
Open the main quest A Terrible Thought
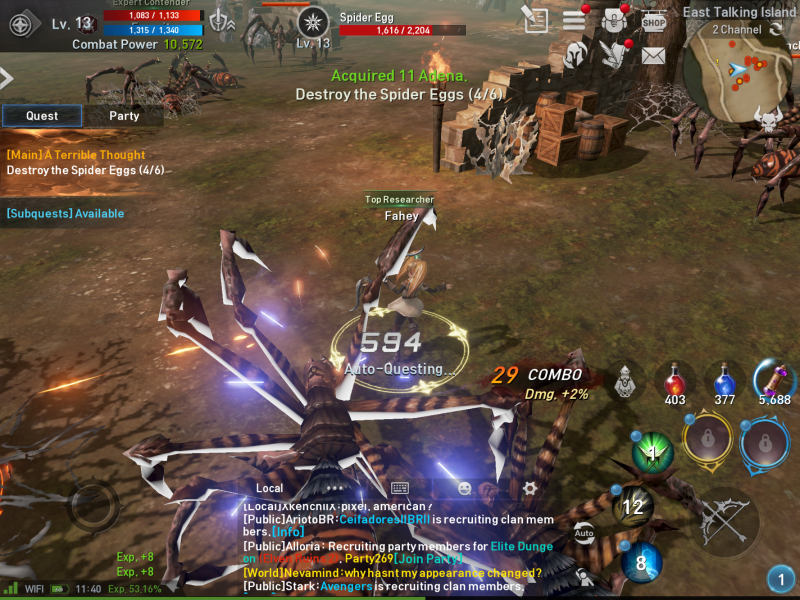pos(76,155)
